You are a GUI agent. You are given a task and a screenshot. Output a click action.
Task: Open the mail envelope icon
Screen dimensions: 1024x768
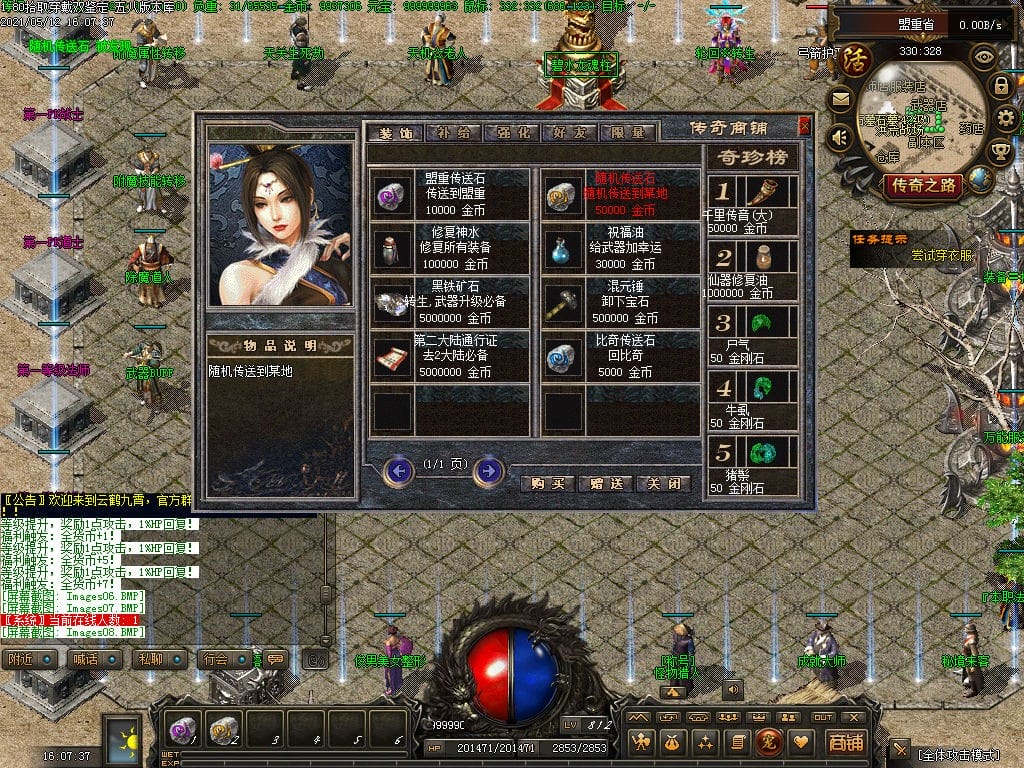click(839, 100)
